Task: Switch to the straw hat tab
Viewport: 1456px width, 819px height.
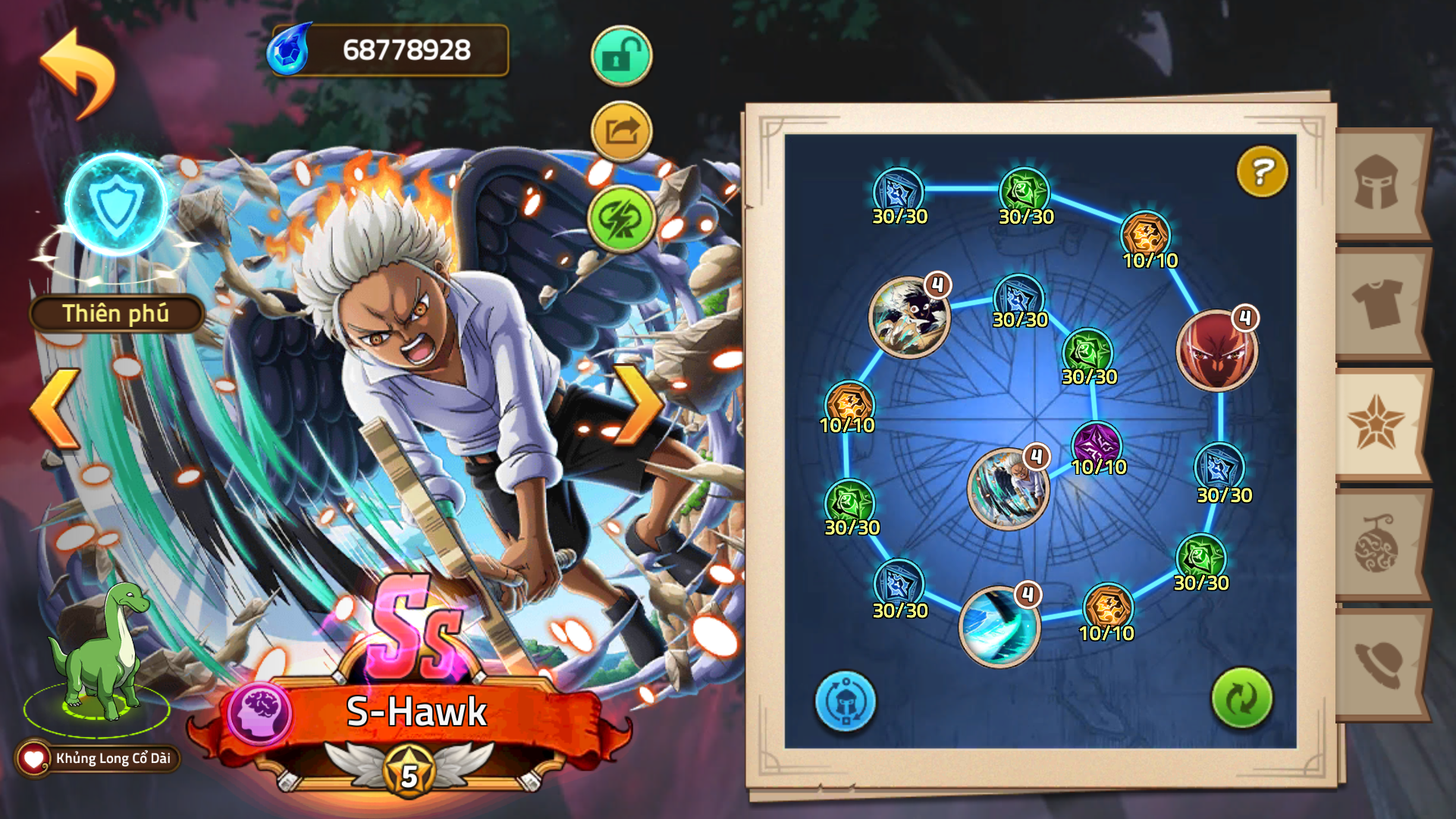Action: pos(1377,664)
